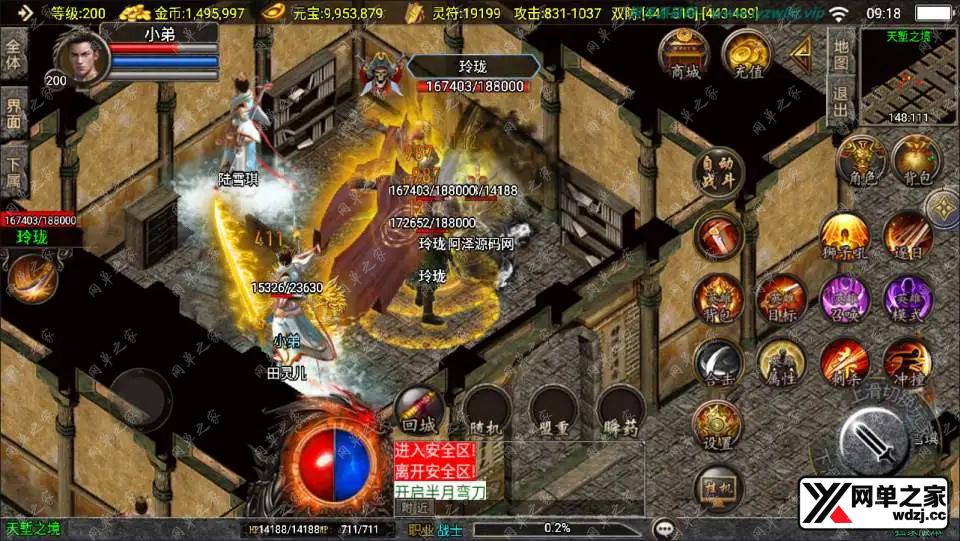
Task: Open the 背包 bag beside 角色
Action: [x=916, y=163]
